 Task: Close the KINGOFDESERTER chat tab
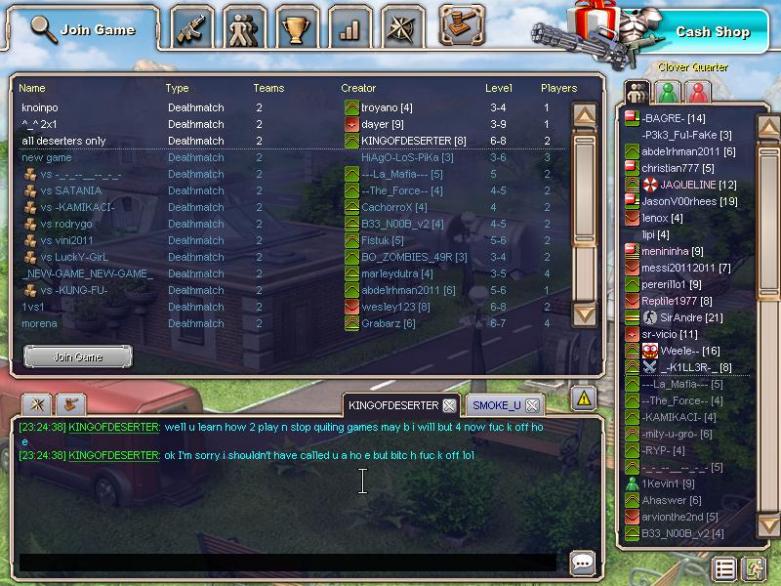click(449, 405)
